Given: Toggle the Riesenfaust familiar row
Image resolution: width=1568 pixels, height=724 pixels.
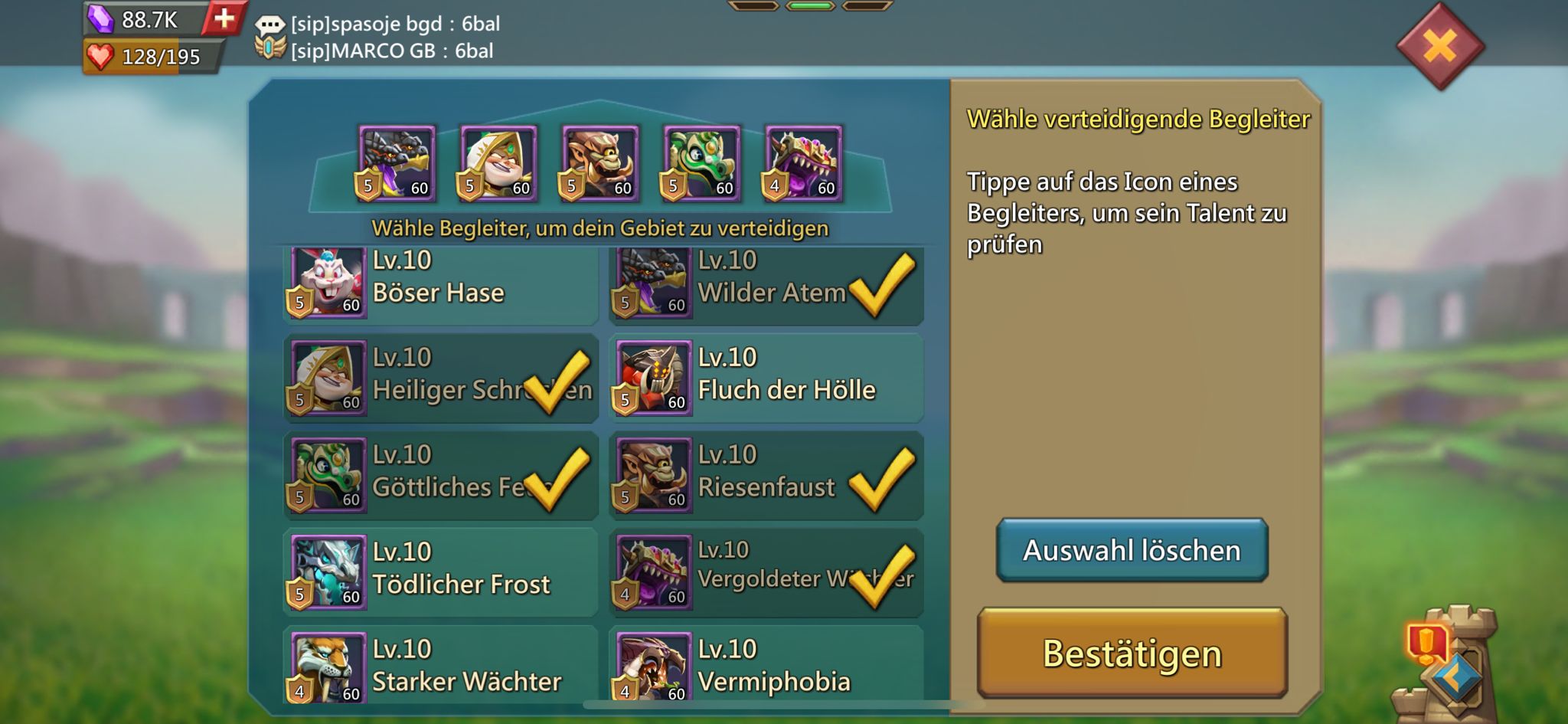Looking at the screenshot, I should (x=766, y=475).
